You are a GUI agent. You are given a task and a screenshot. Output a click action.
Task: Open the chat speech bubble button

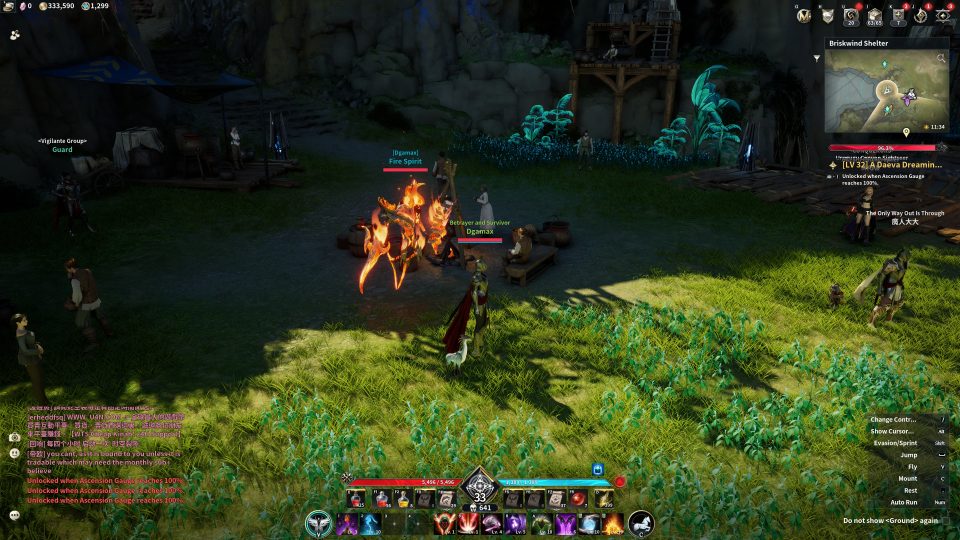click(x=15, y=515)
